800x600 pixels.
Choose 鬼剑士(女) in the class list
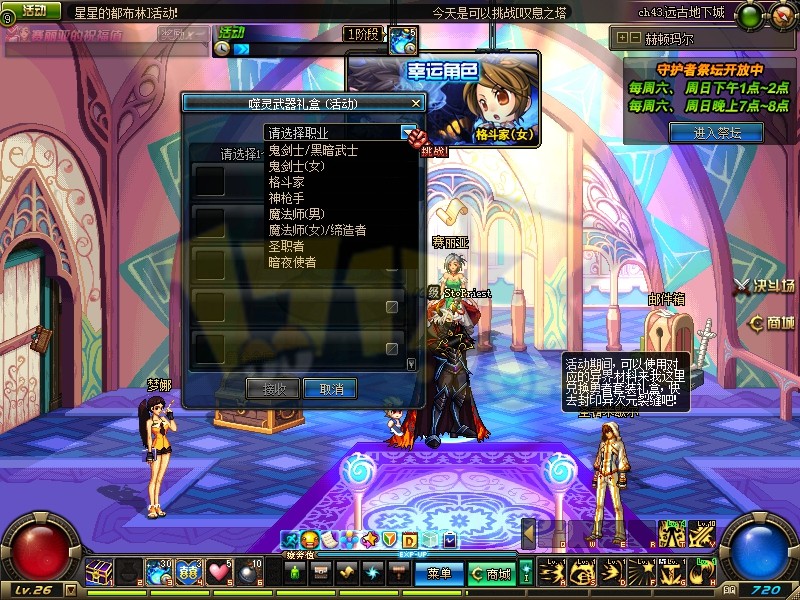point(297,167)
